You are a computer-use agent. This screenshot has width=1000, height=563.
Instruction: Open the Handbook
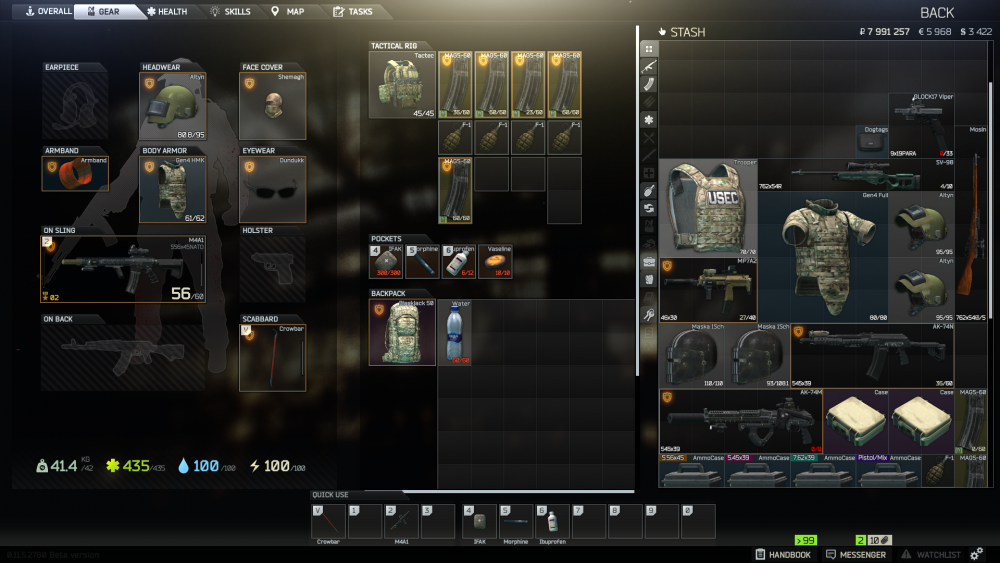783,554
